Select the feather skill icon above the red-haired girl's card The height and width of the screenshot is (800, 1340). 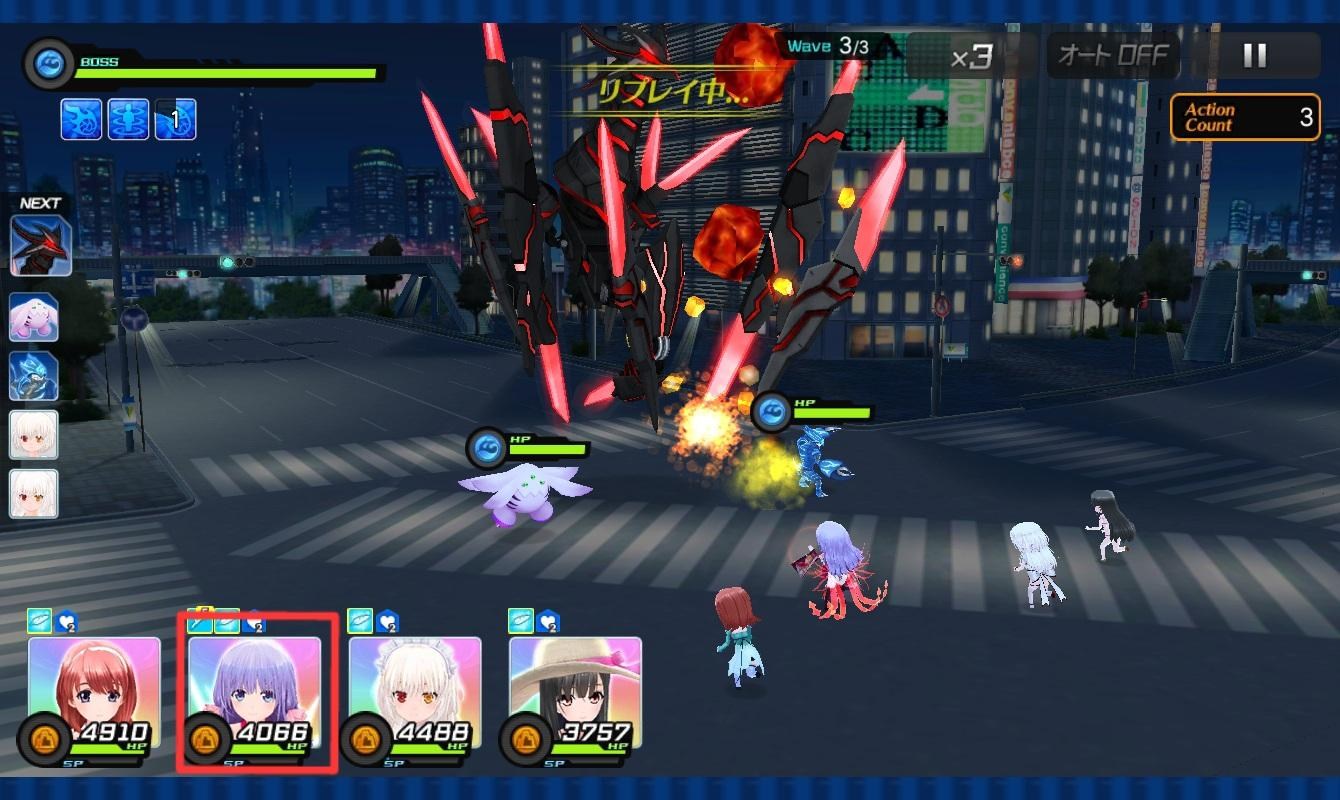tap(38, 621)
